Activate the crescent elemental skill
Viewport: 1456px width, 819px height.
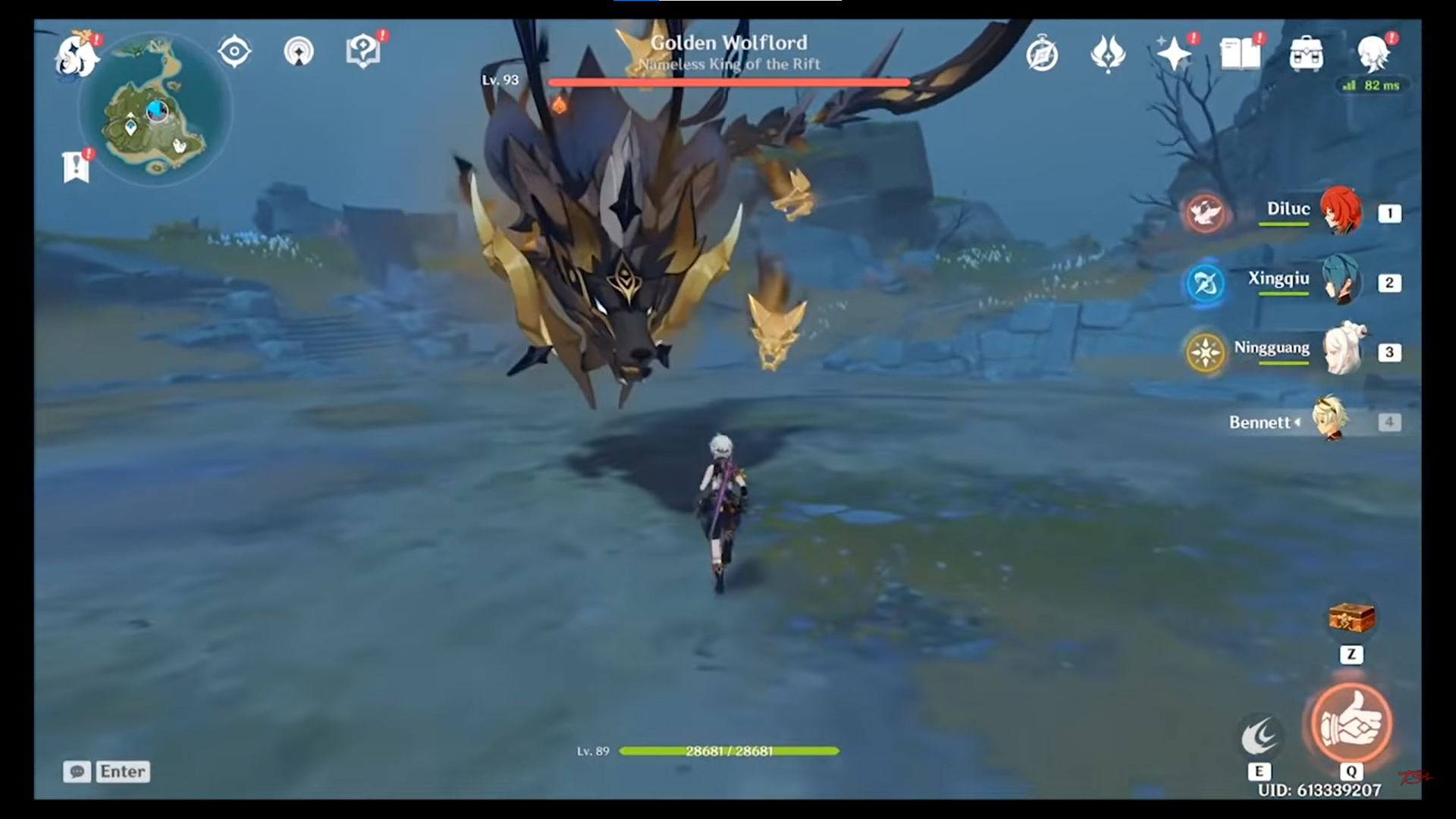(1260, 736)
